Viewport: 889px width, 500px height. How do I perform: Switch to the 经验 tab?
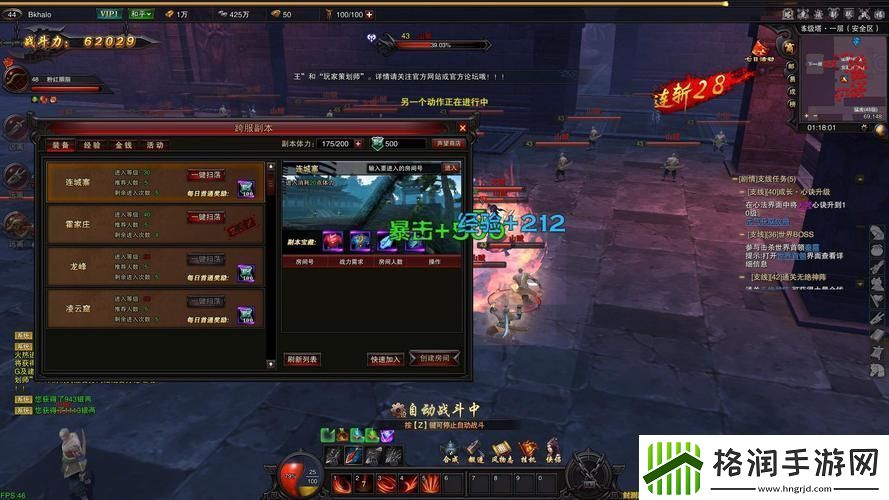click(92, 145)
